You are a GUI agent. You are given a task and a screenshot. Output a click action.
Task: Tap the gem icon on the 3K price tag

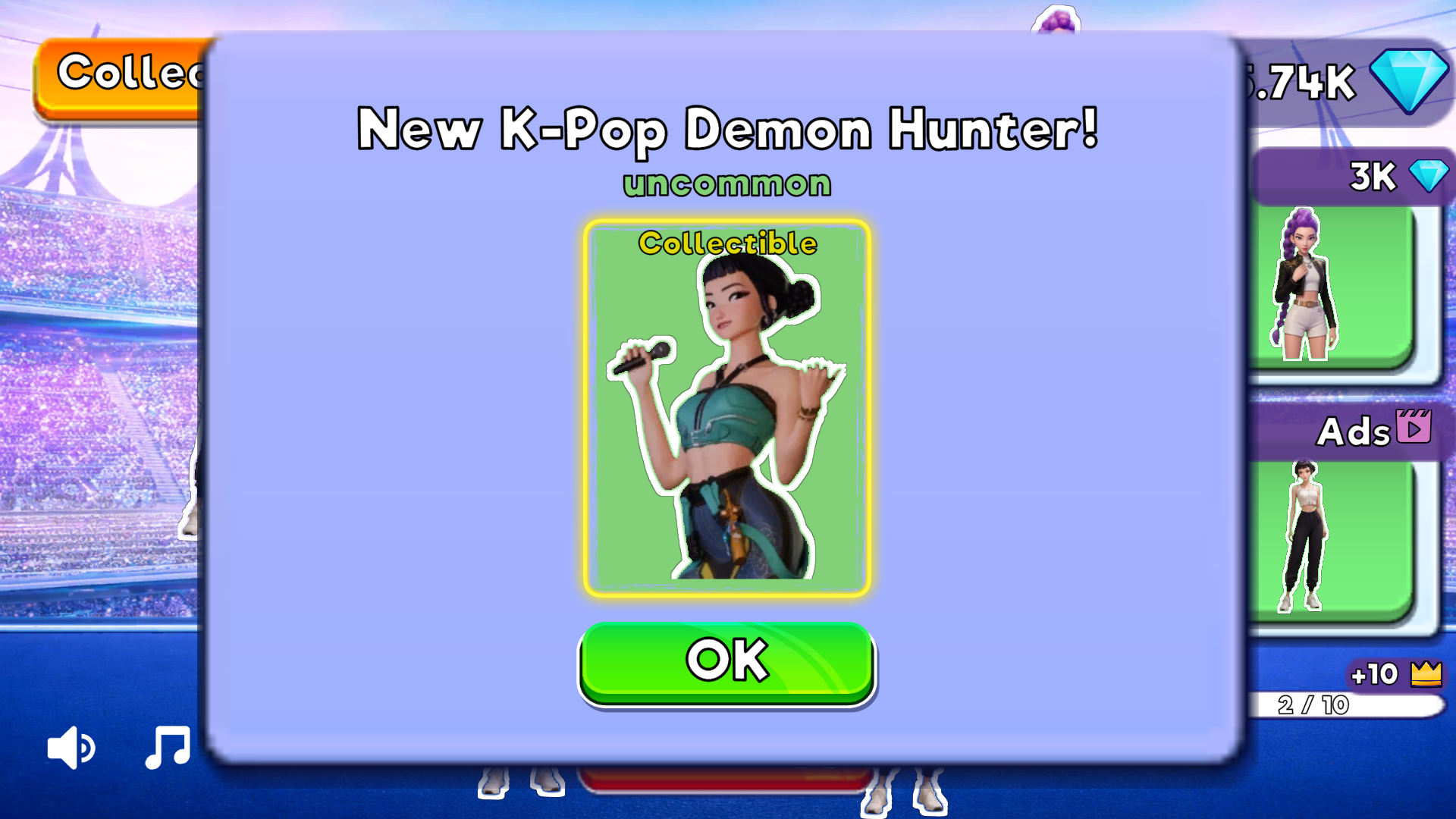point(1429,176)
